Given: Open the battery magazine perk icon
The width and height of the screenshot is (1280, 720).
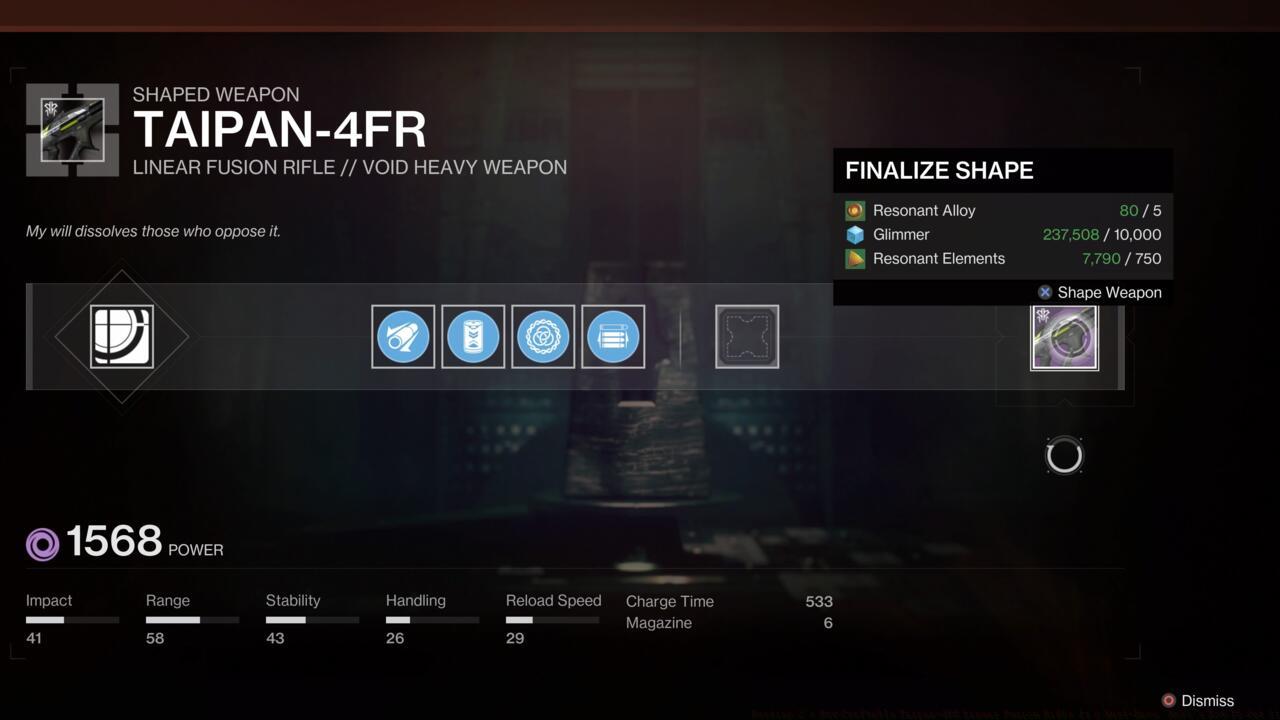Looking at the screenshot, I should (x=473, y=336).
